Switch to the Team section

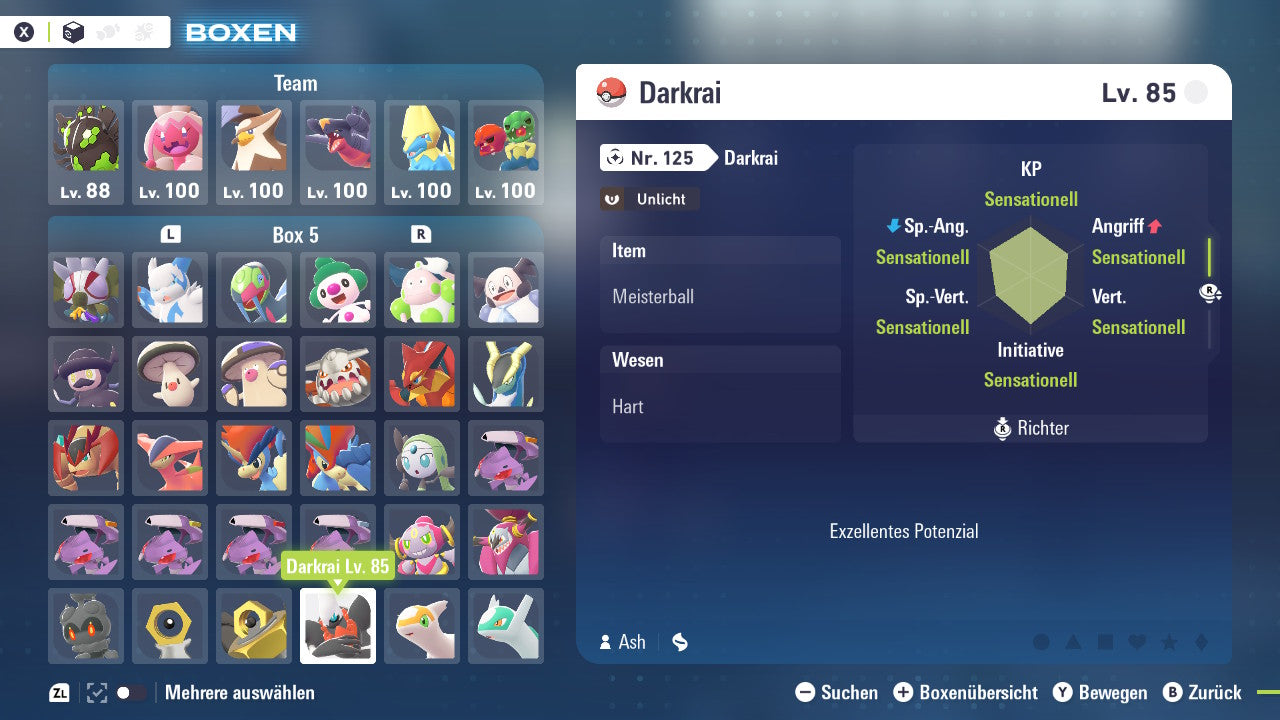(295, 83)
